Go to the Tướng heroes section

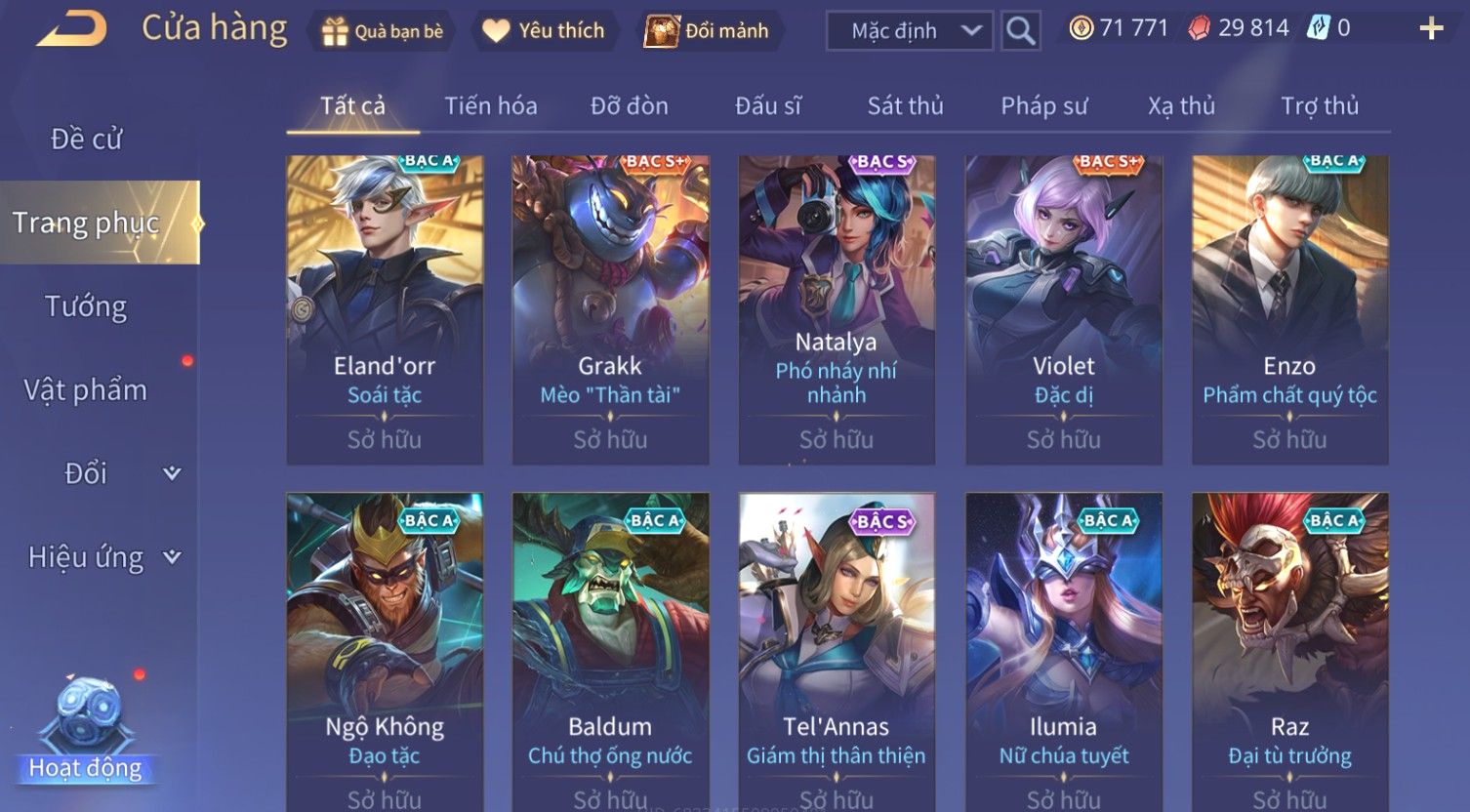click(x=86, y=306)
